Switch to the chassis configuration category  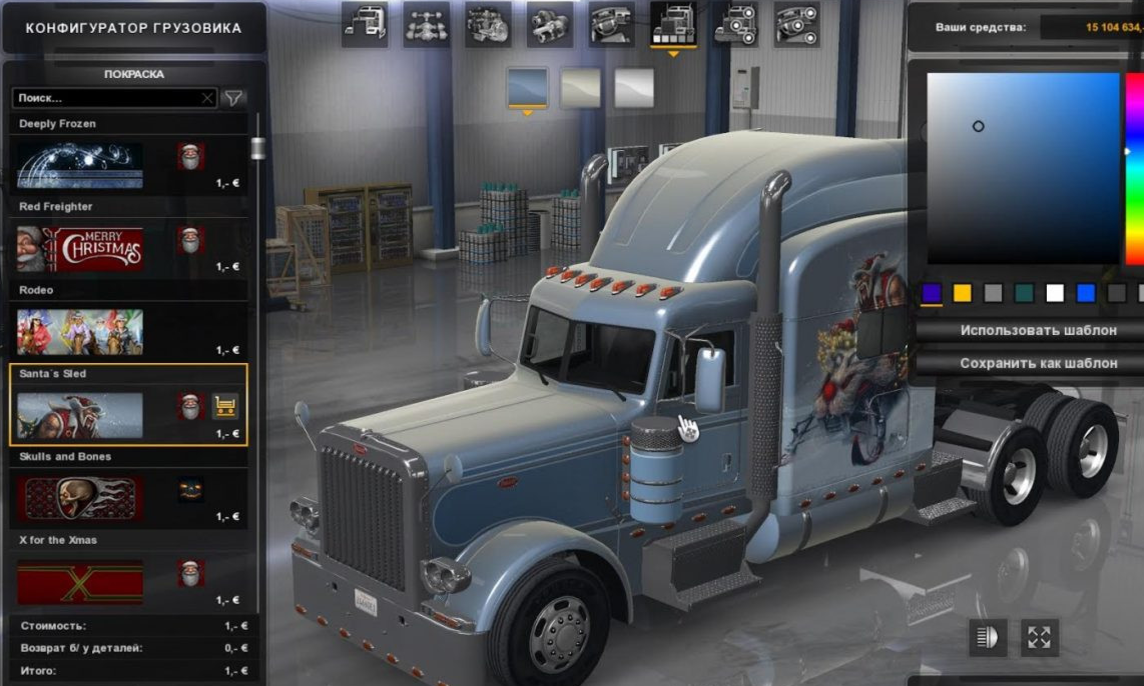(426, 24)
